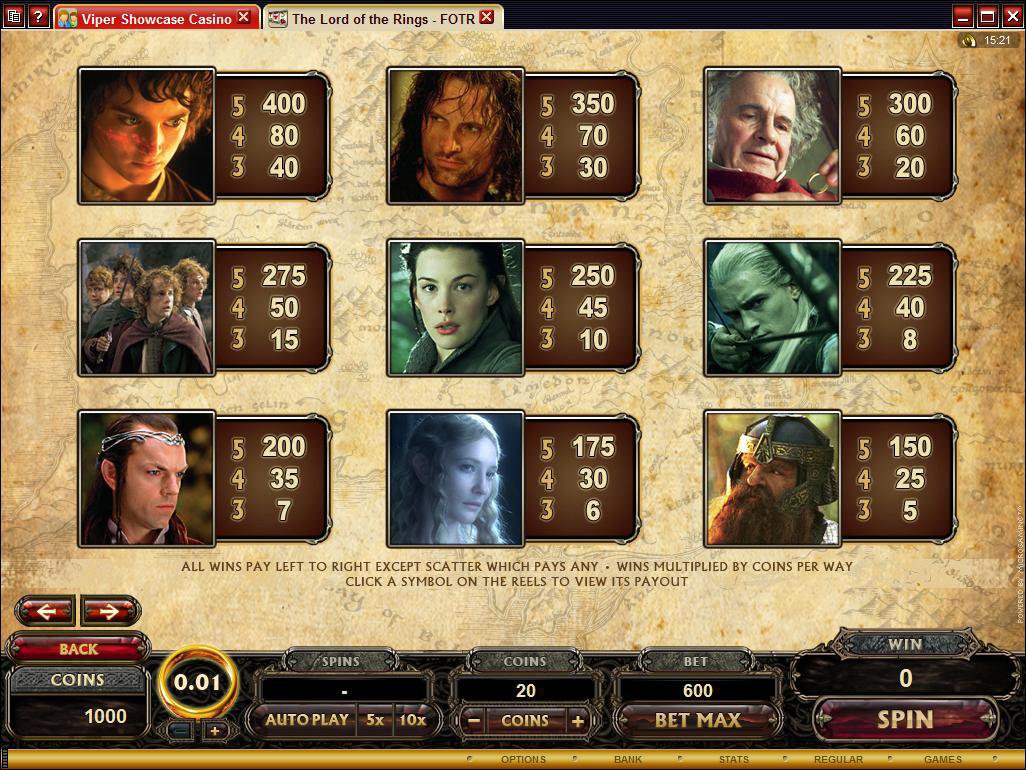Switch to REGULAR mode in bottom bar
Screen dimensions: 1026x770
point(838,760)
